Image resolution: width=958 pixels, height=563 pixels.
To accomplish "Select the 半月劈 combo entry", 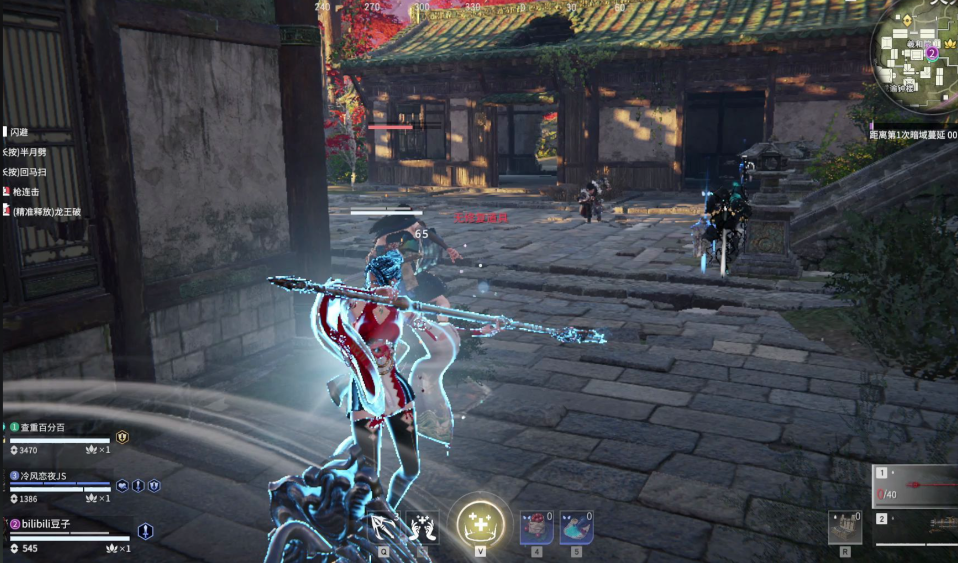I will pos(28,152).
